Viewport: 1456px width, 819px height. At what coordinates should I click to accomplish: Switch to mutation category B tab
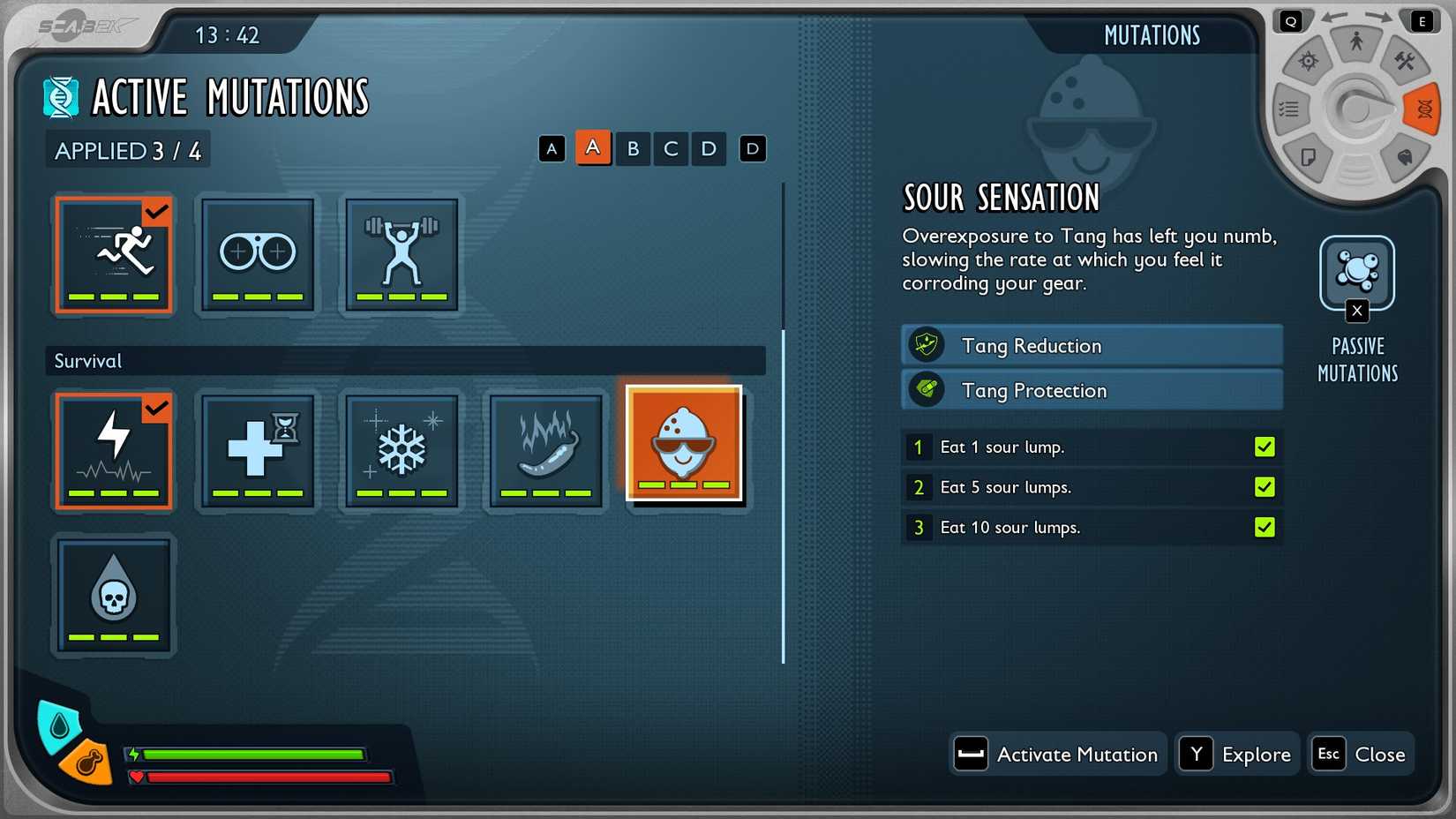point(632,148)
